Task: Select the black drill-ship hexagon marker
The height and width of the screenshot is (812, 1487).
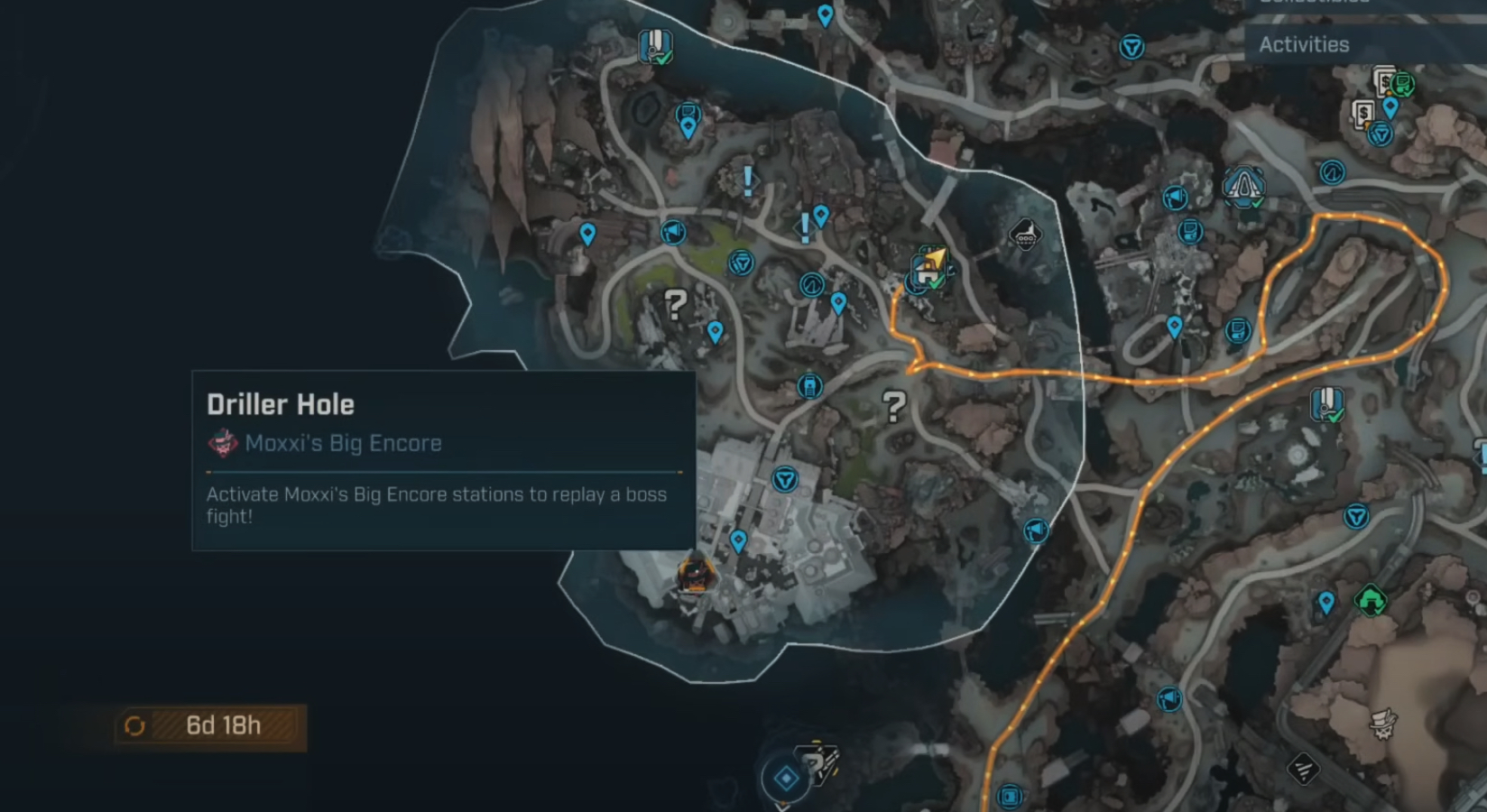Action: pos(1025,235)
